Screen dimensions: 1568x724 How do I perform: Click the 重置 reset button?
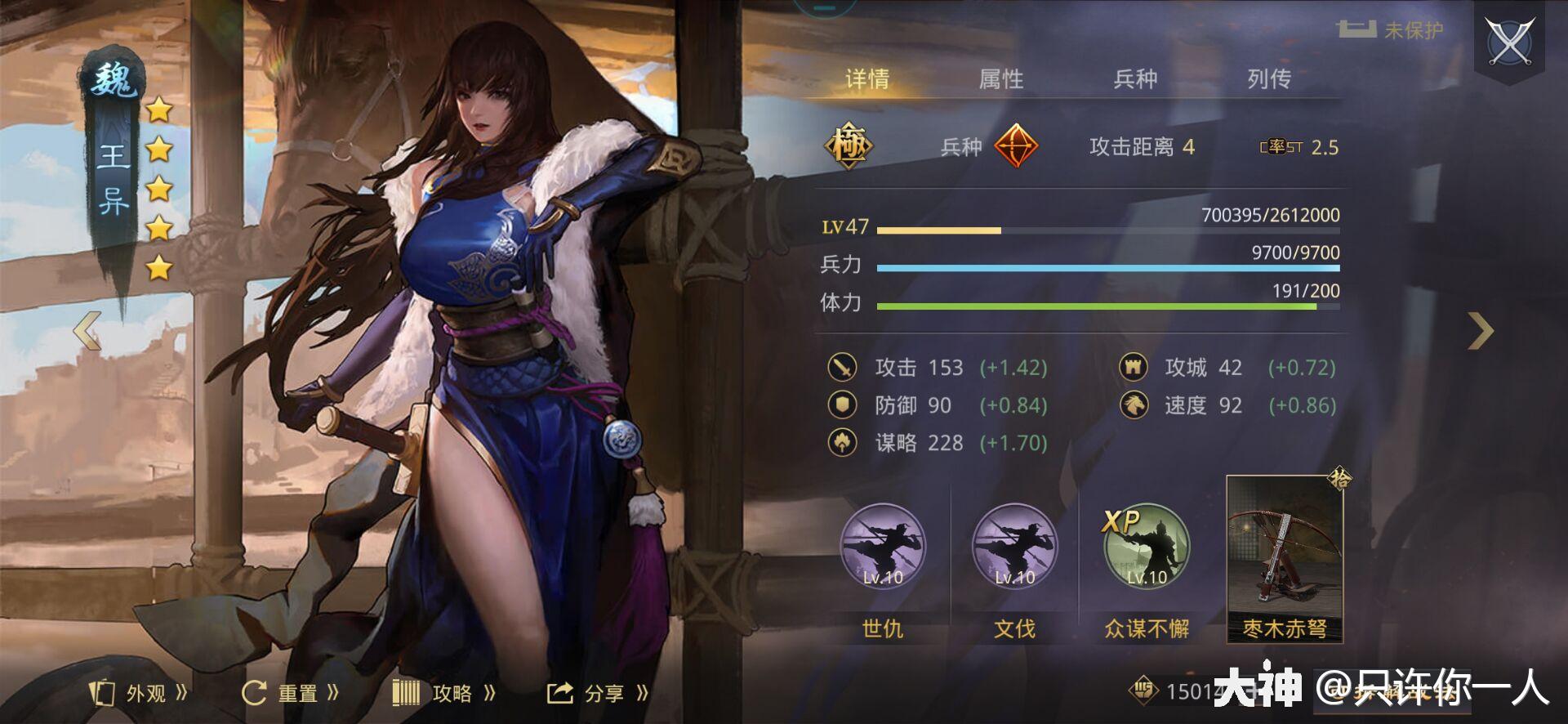tap(290, 691)
